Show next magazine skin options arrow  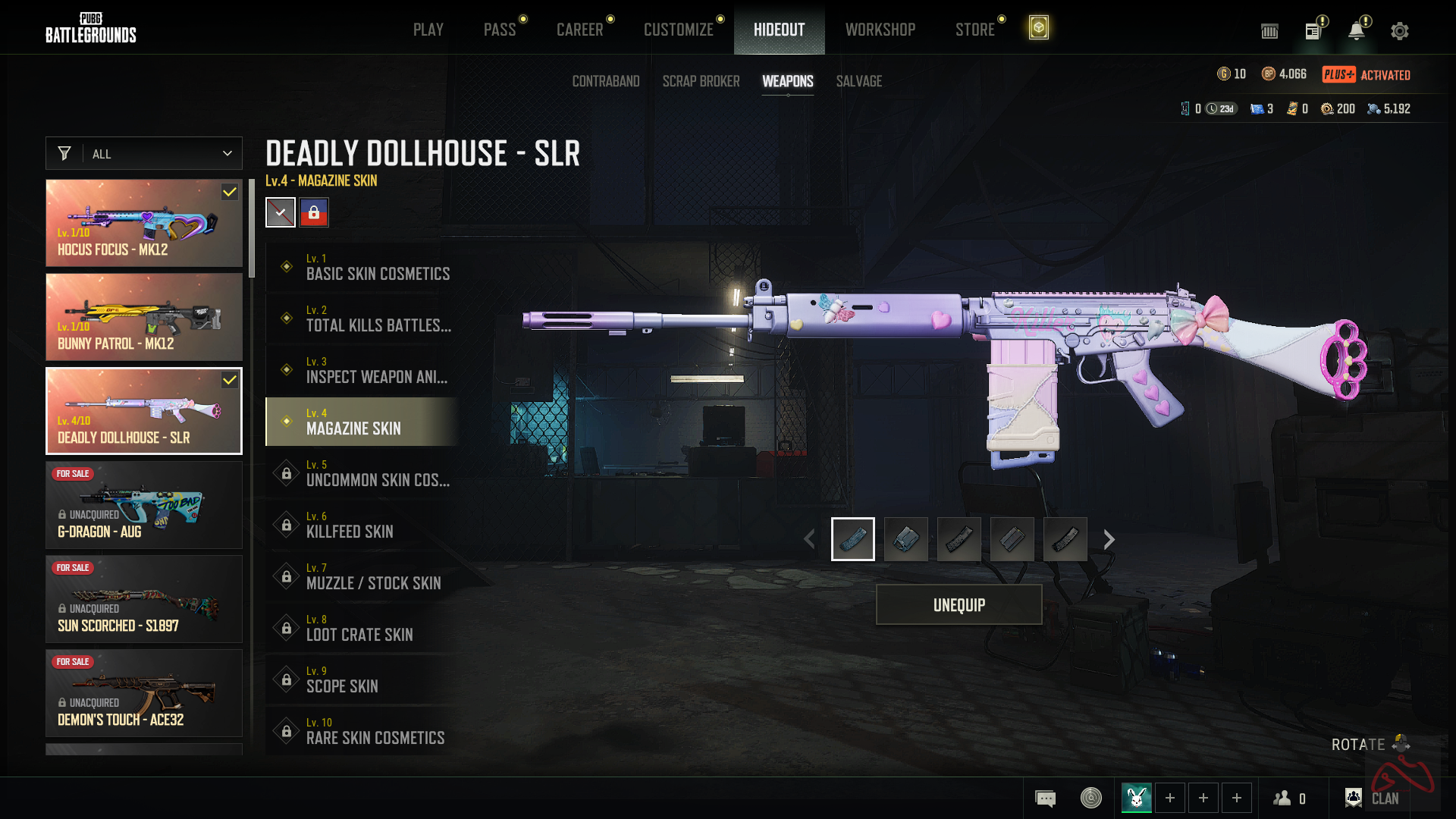click(x=1109, y=539)
